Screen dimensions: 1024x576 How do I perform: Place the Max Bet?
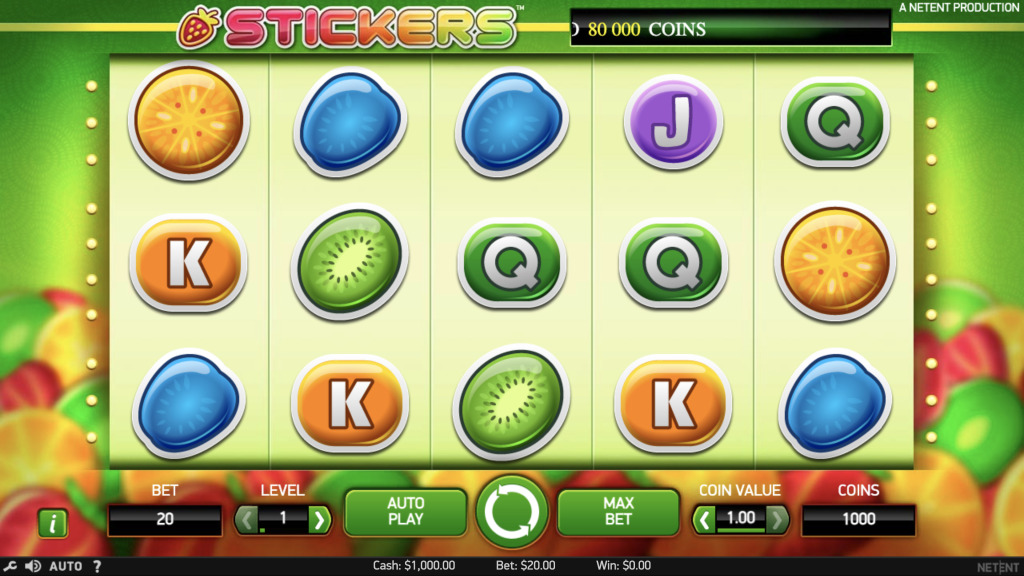[618, 511]
